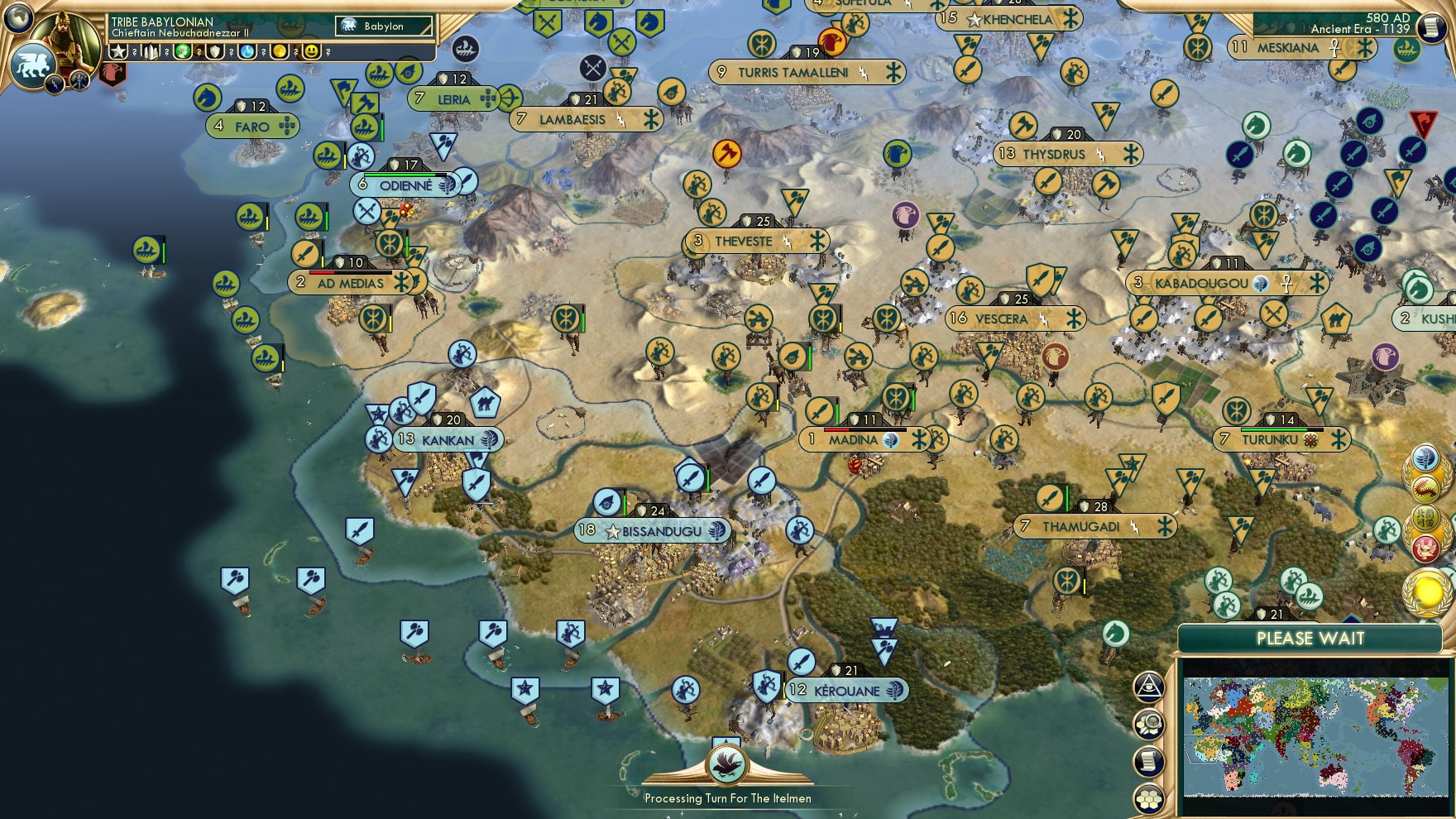
Task: Click the wonders icon next to the star
Action: point(150,51)
